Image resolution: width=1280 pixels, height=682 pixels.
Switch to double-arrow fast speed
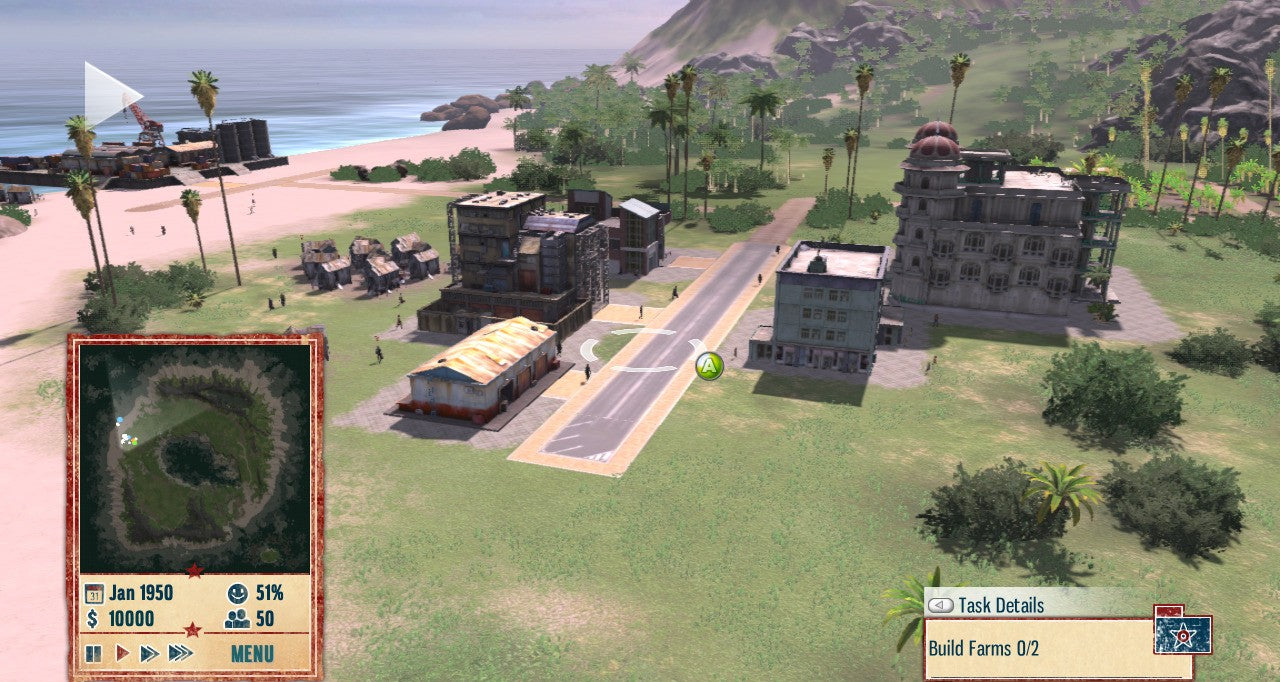coord(149,654)
